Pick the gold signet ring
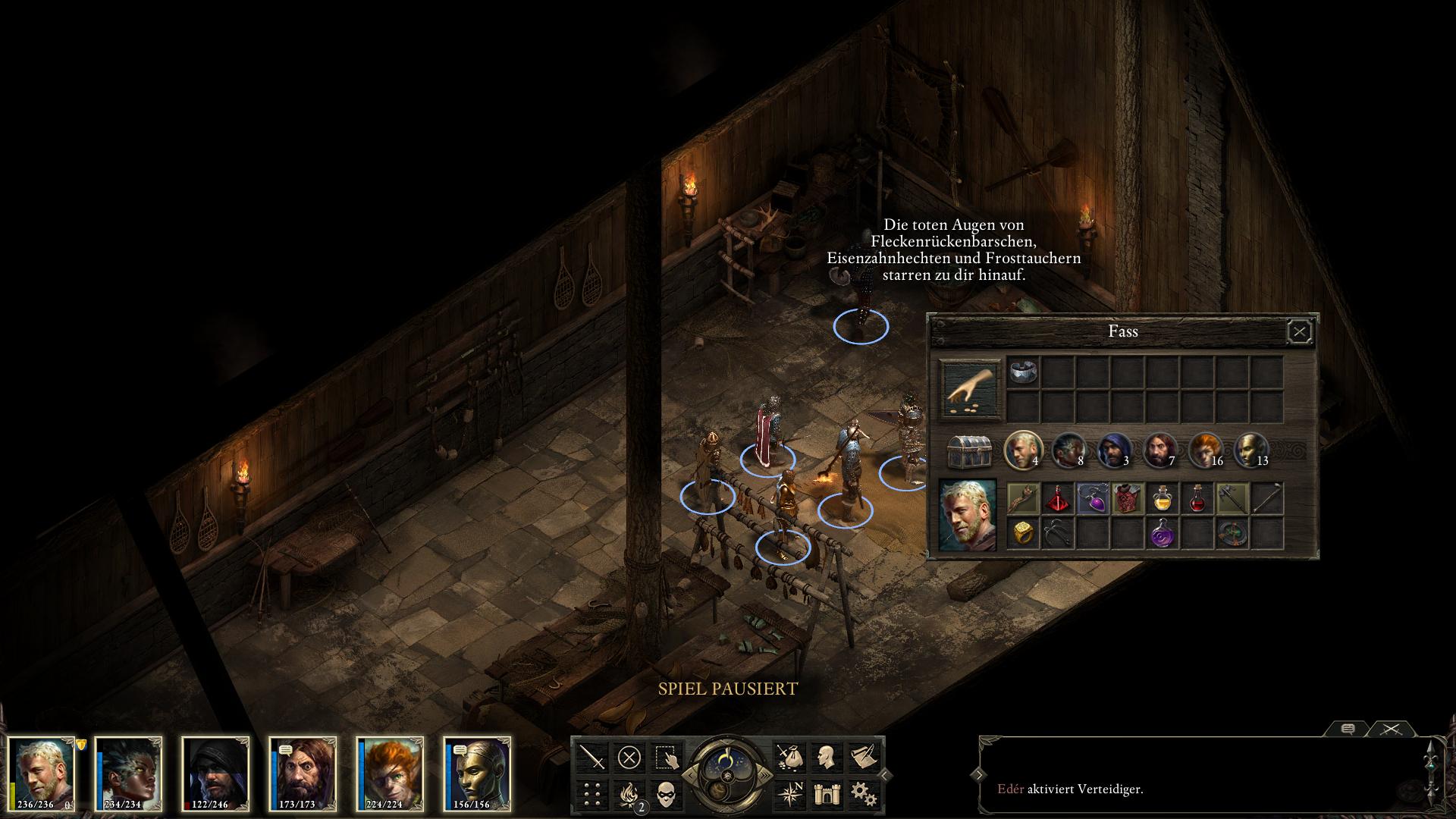1456x819 pixels. coord(1023,533)
